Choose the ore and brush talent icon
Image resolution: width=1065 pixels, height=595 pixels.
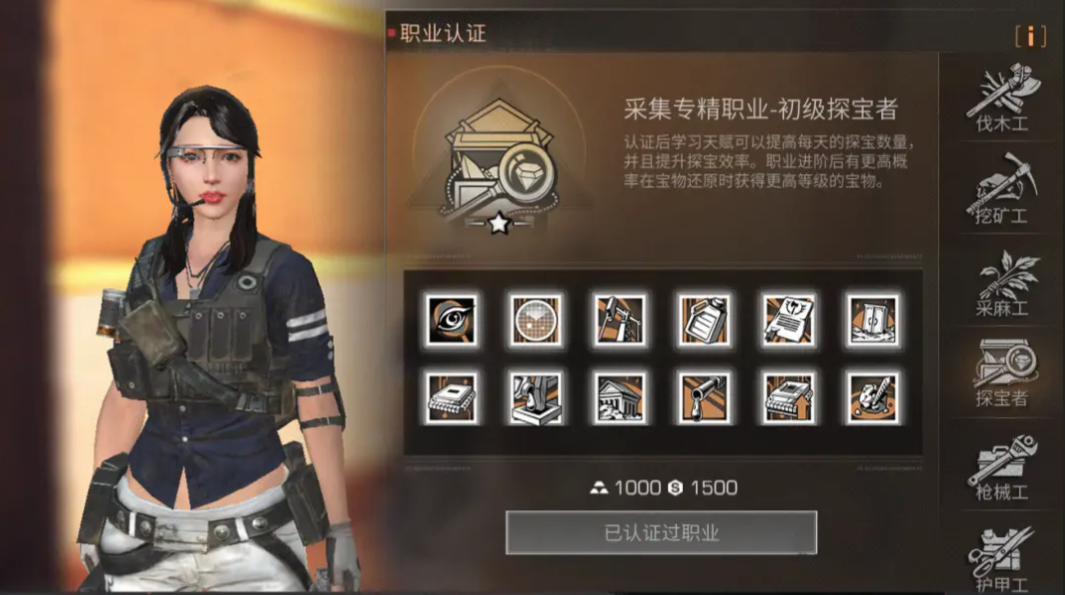click(871, 397)
